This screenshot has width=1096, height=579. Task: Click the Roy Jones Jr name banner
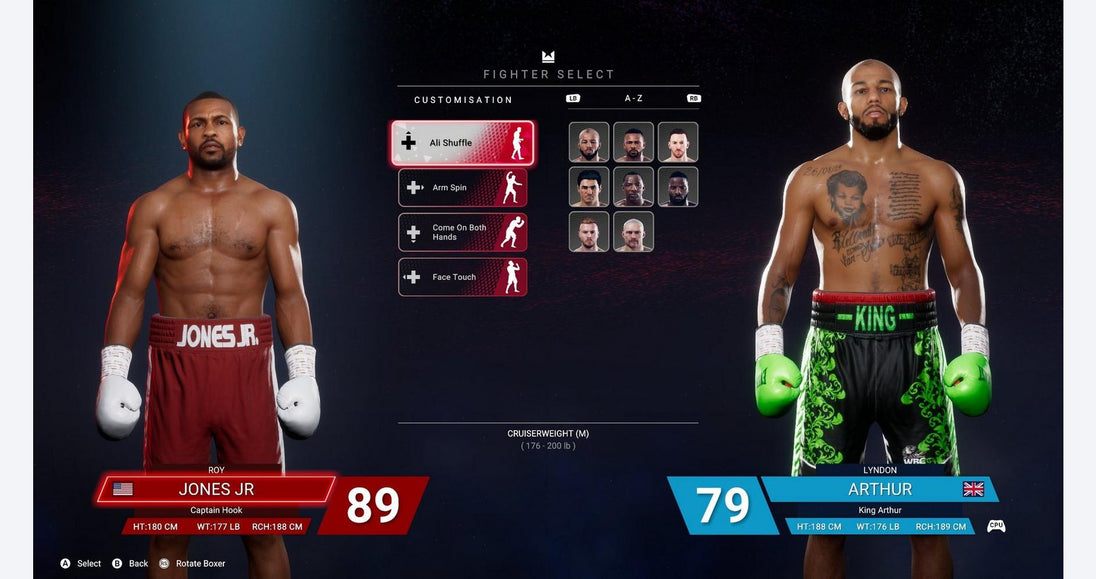tap(216, 489)
